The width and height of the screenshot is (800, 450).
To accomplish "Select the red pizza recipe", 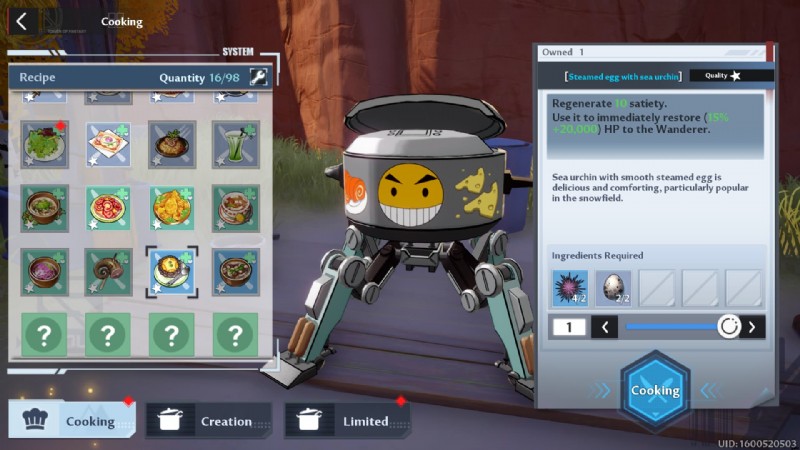I will pos(108,207).
